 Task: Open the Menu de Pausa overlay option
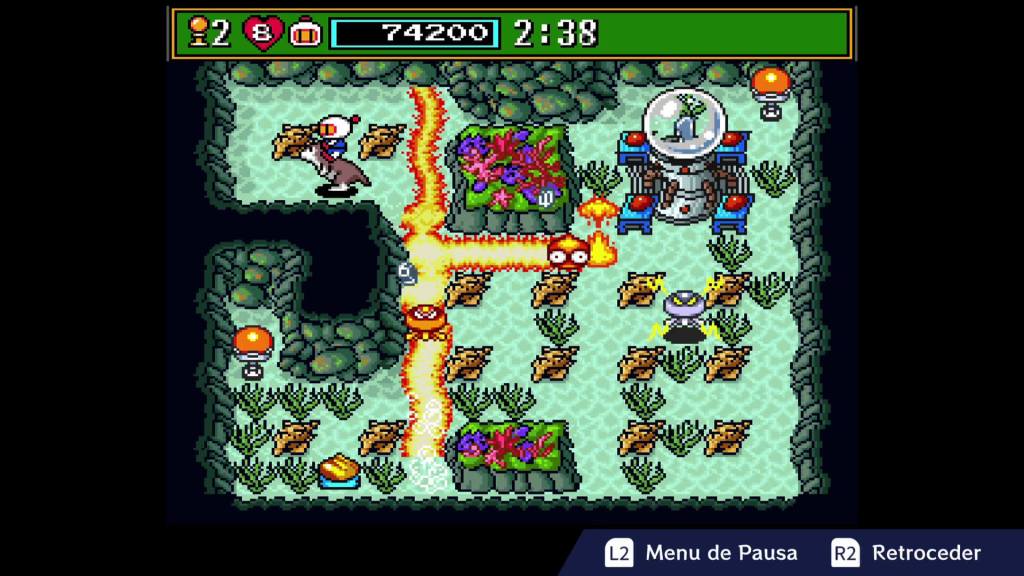(702, 553)
